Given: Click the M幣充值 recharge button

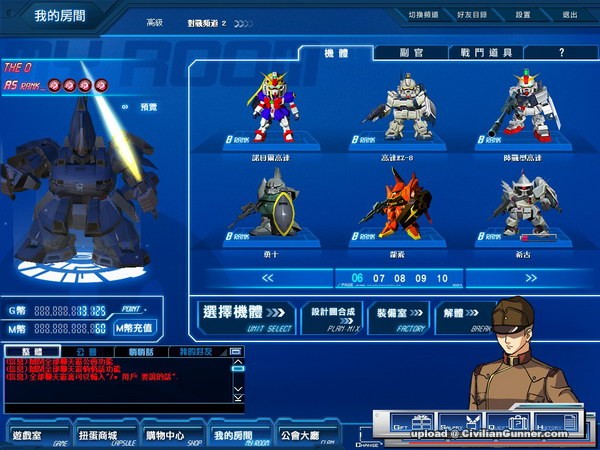Looking at the screenshot, I should point(134,328).
